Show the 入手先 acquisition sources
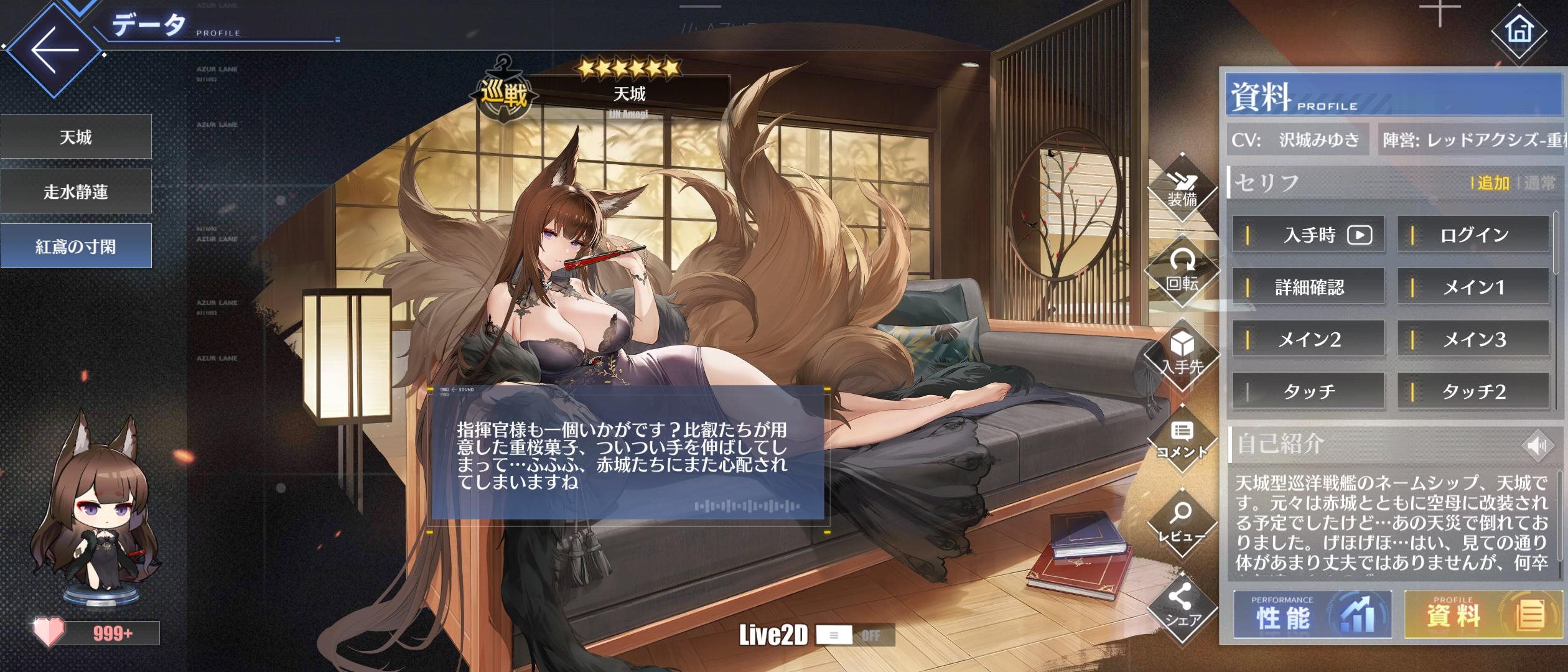1568x672 pixels. (1182, 355)
